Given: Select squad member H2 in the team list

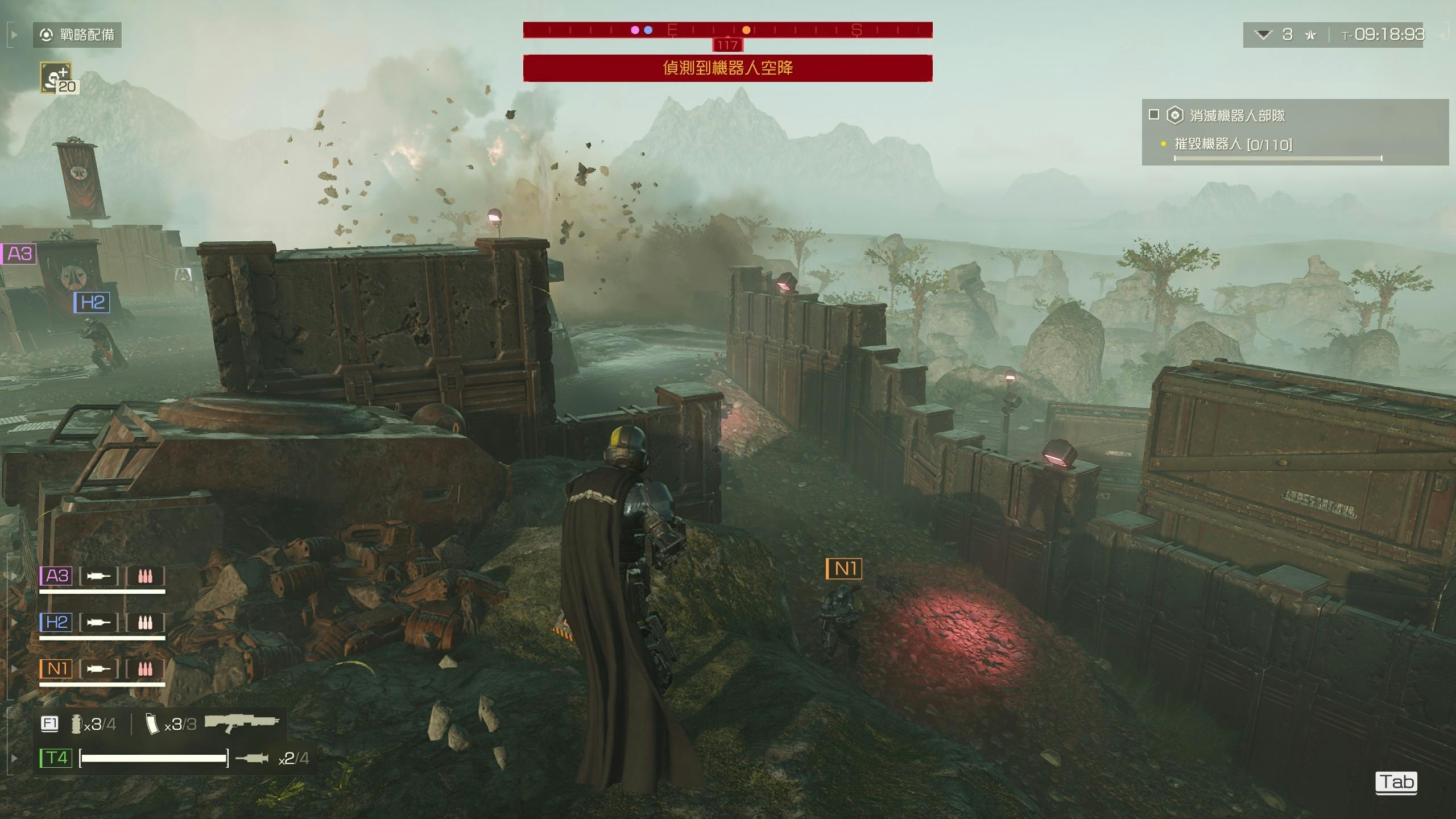Looking at the screenshot, I should pos(56,622).
